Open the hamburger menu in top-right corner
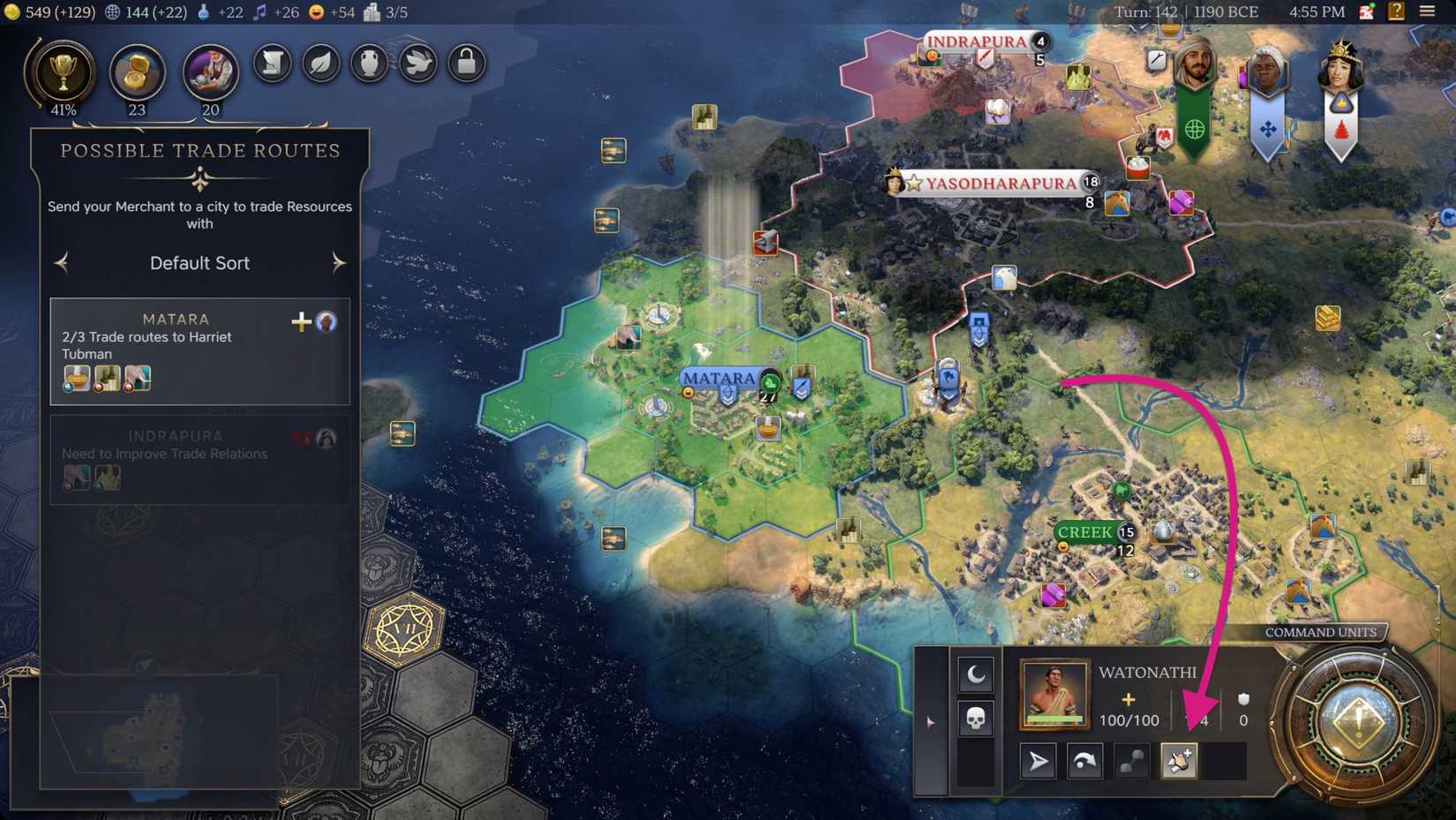The width and height of the screenshot is (1456, 820). (1428, 12)
